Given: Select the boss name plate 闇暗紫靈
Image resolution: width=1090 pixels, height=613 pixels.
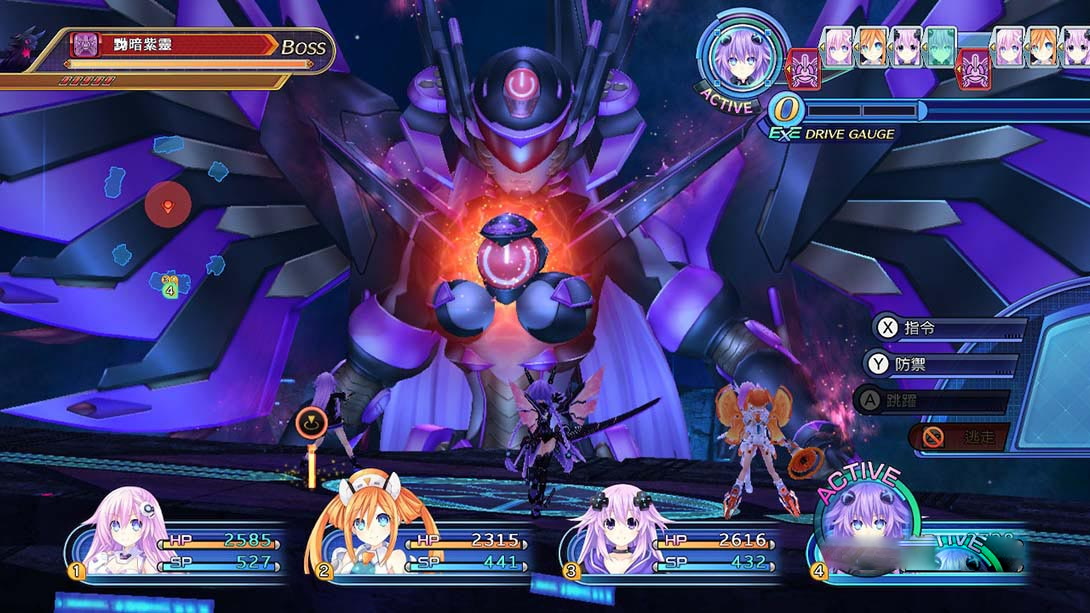Looking at the screenshot, I should (x=175, y=45).
